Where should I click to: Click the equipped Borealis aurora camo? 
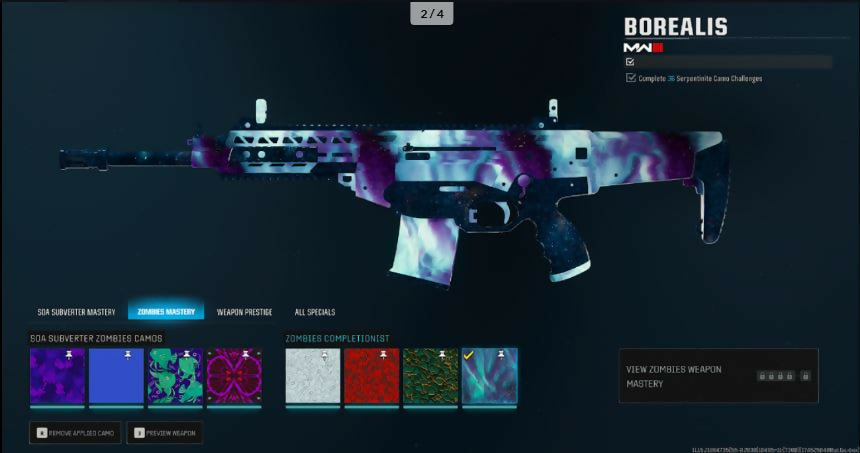click(x=490, y=376)
